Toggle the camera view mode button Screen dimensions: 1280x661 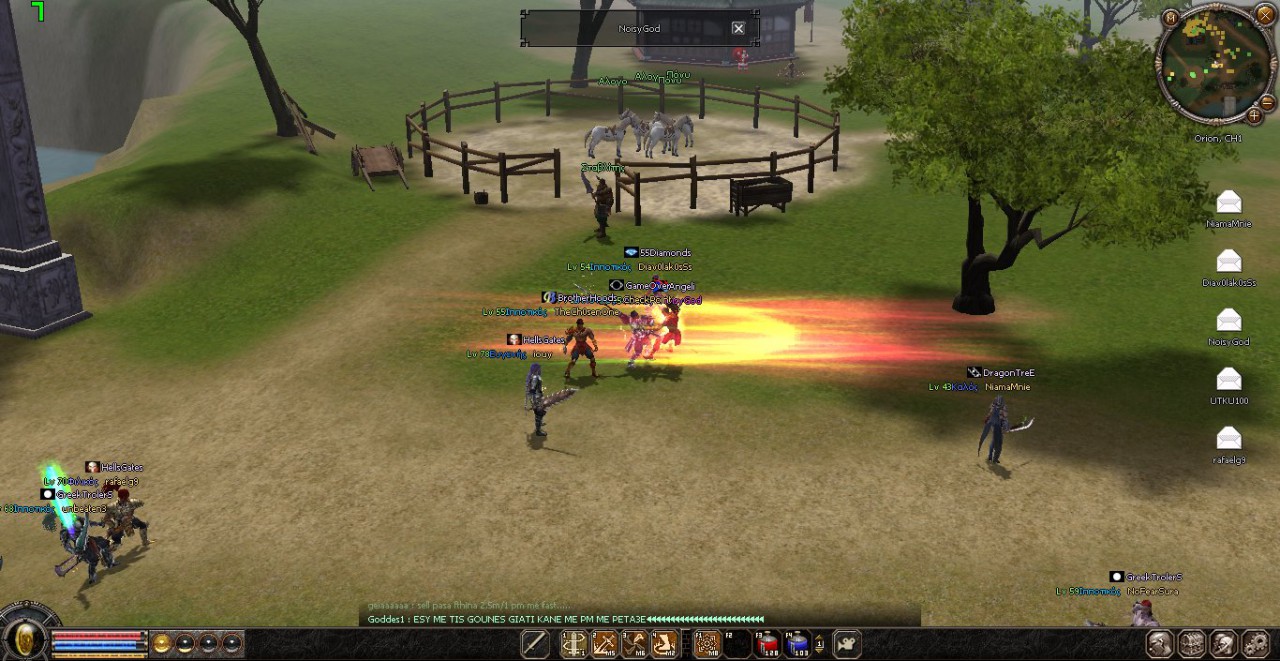pos(847,645)
